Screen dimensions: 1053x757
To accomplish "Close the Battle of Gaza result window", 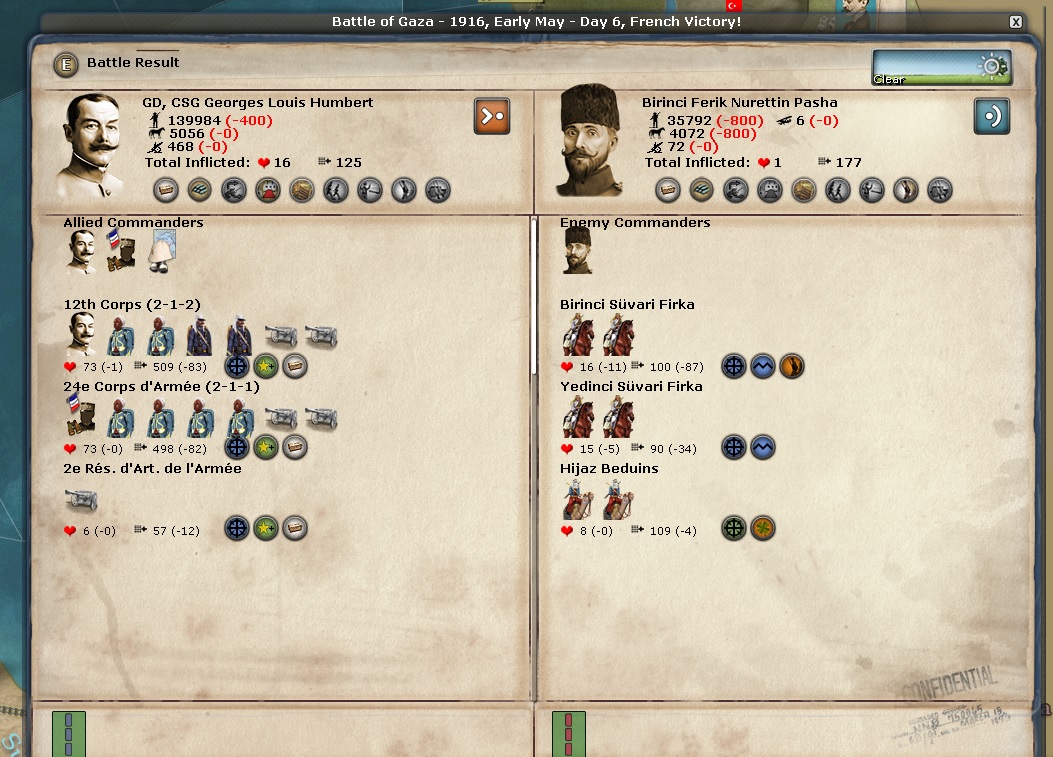I will point(1016,22).
